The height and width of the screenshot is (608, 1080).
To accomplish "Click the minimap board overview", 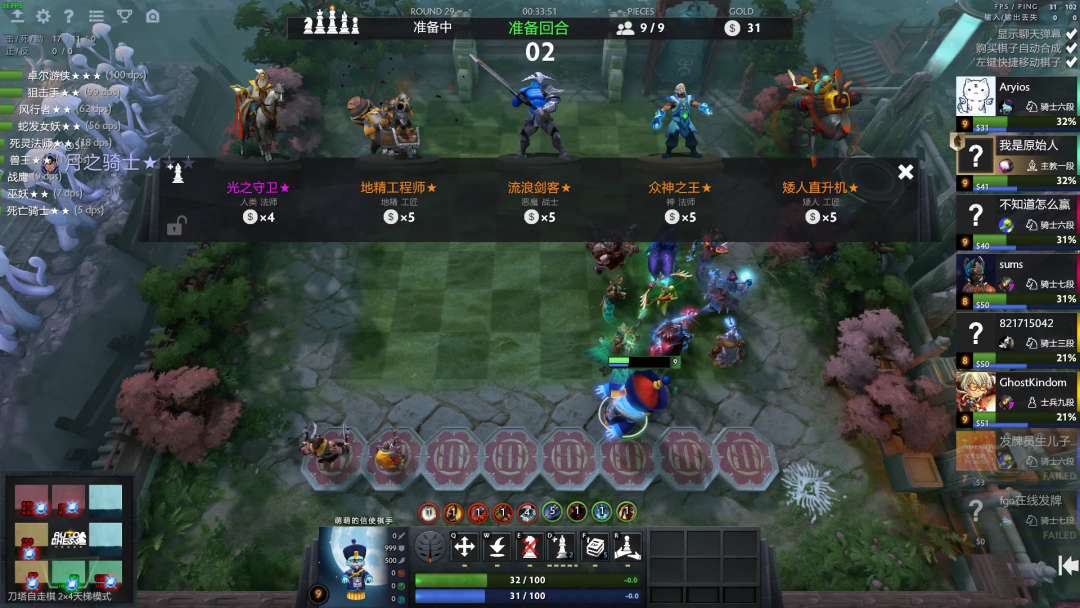I will tap(68, 538).
